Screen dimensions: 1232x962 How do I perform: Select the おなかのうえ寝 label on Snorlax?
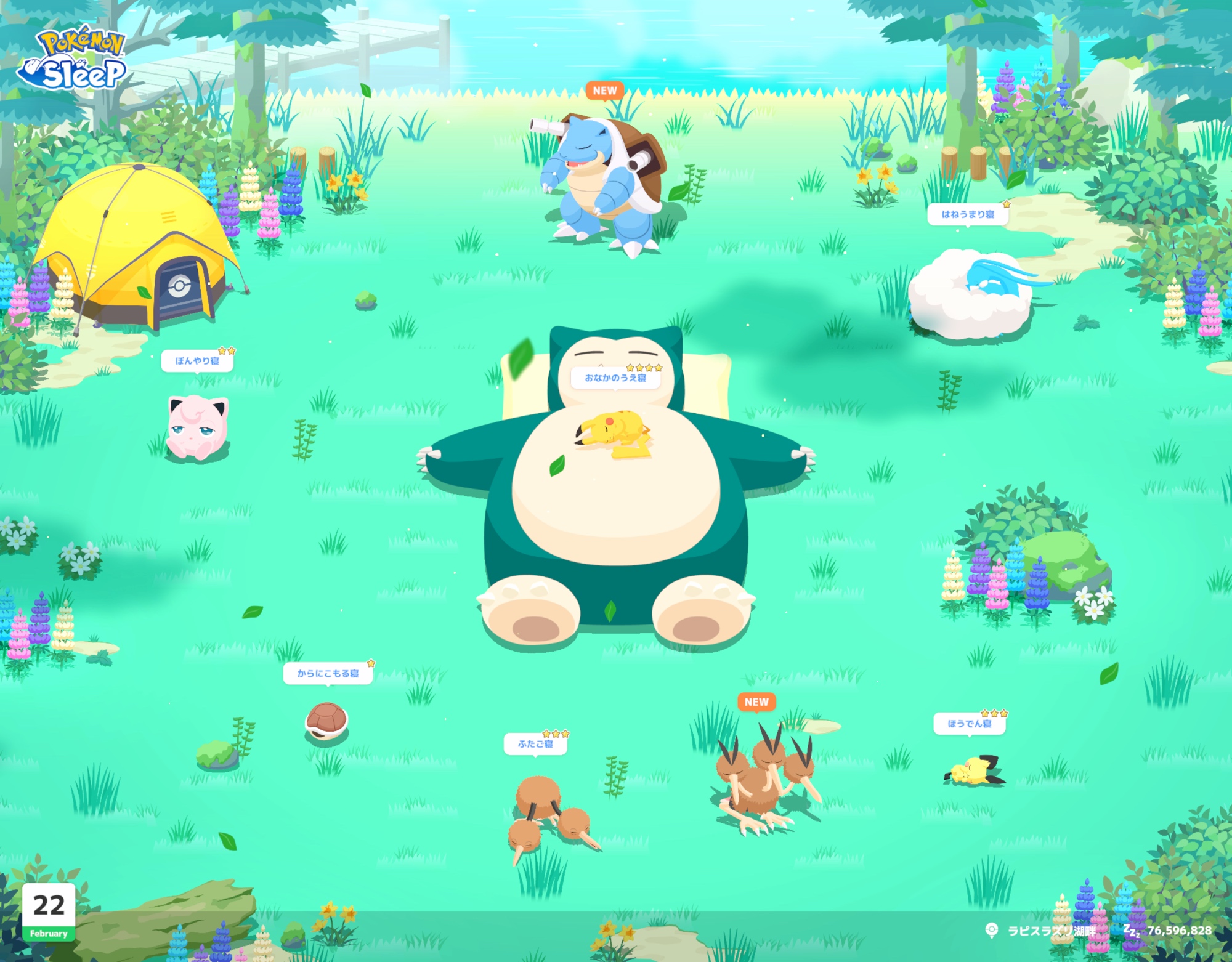point(615,378)
